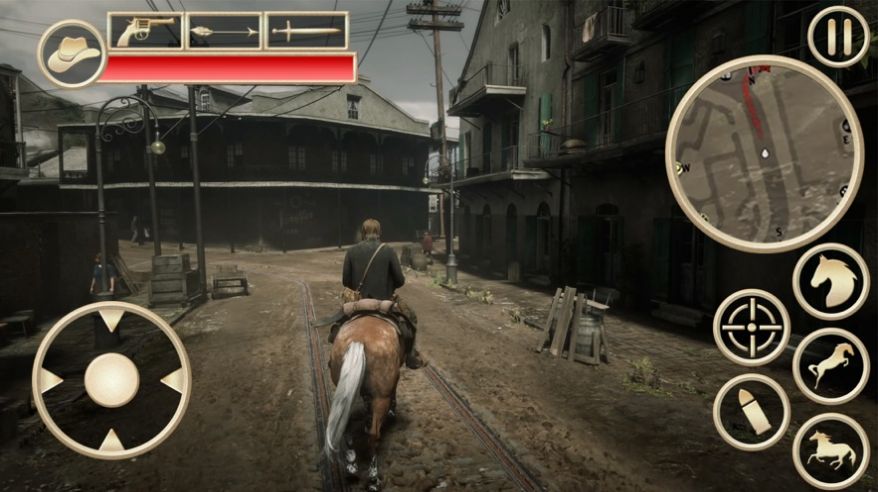
Task: Open the circular minimap
Action: [764, 153]
